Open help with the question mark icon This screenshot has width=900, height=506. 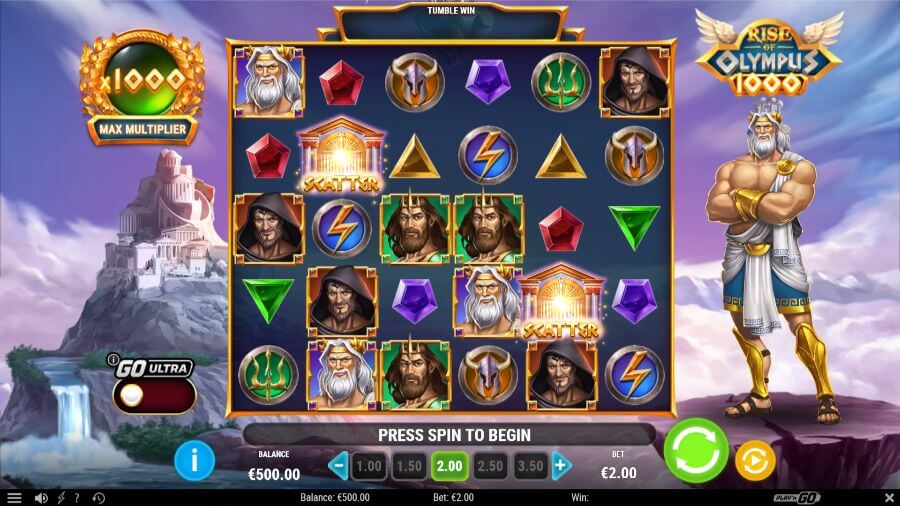77,497
